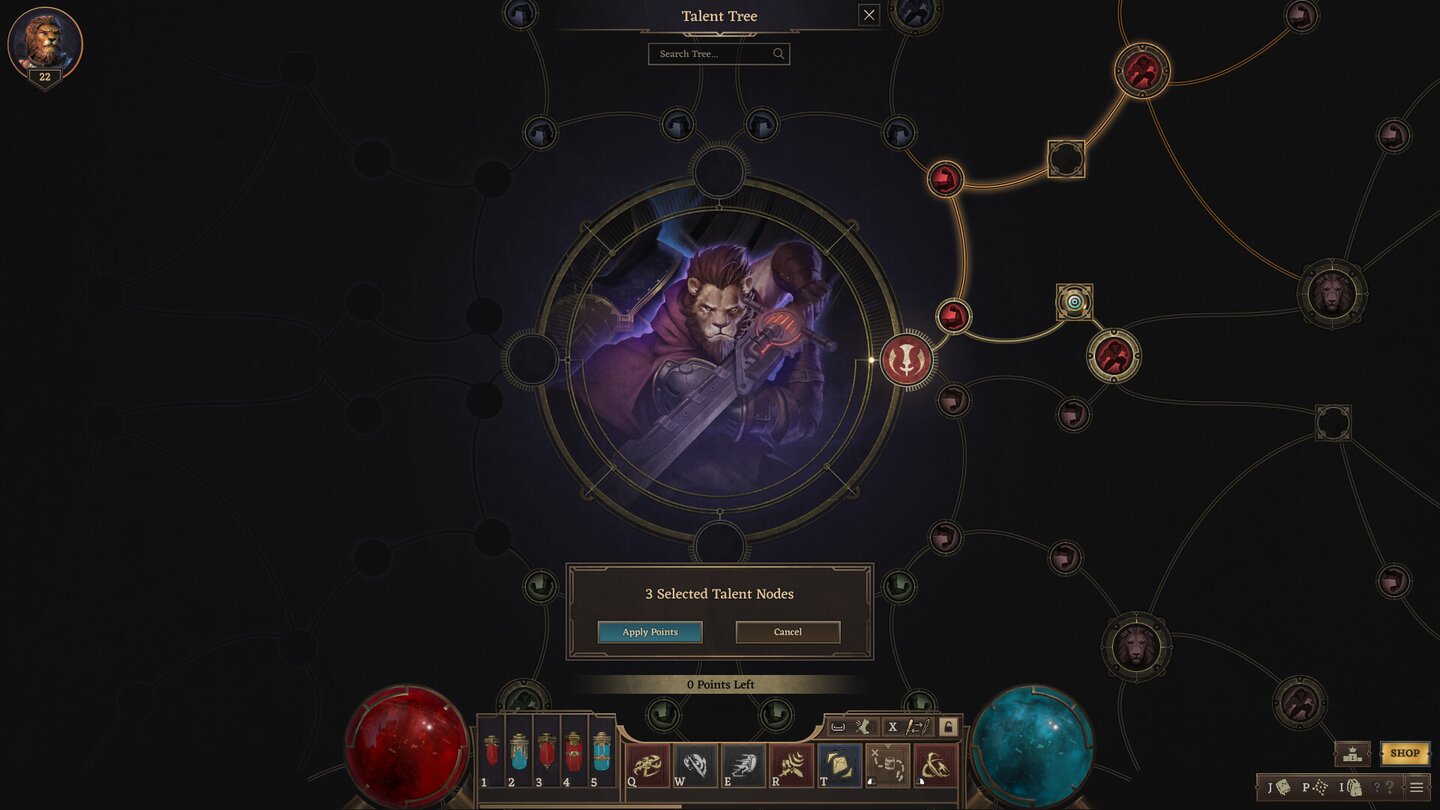Viewport: 1440px width, 810px height.
Task: Click the 0 Points Left progress bar
Action: pos(720,684)
